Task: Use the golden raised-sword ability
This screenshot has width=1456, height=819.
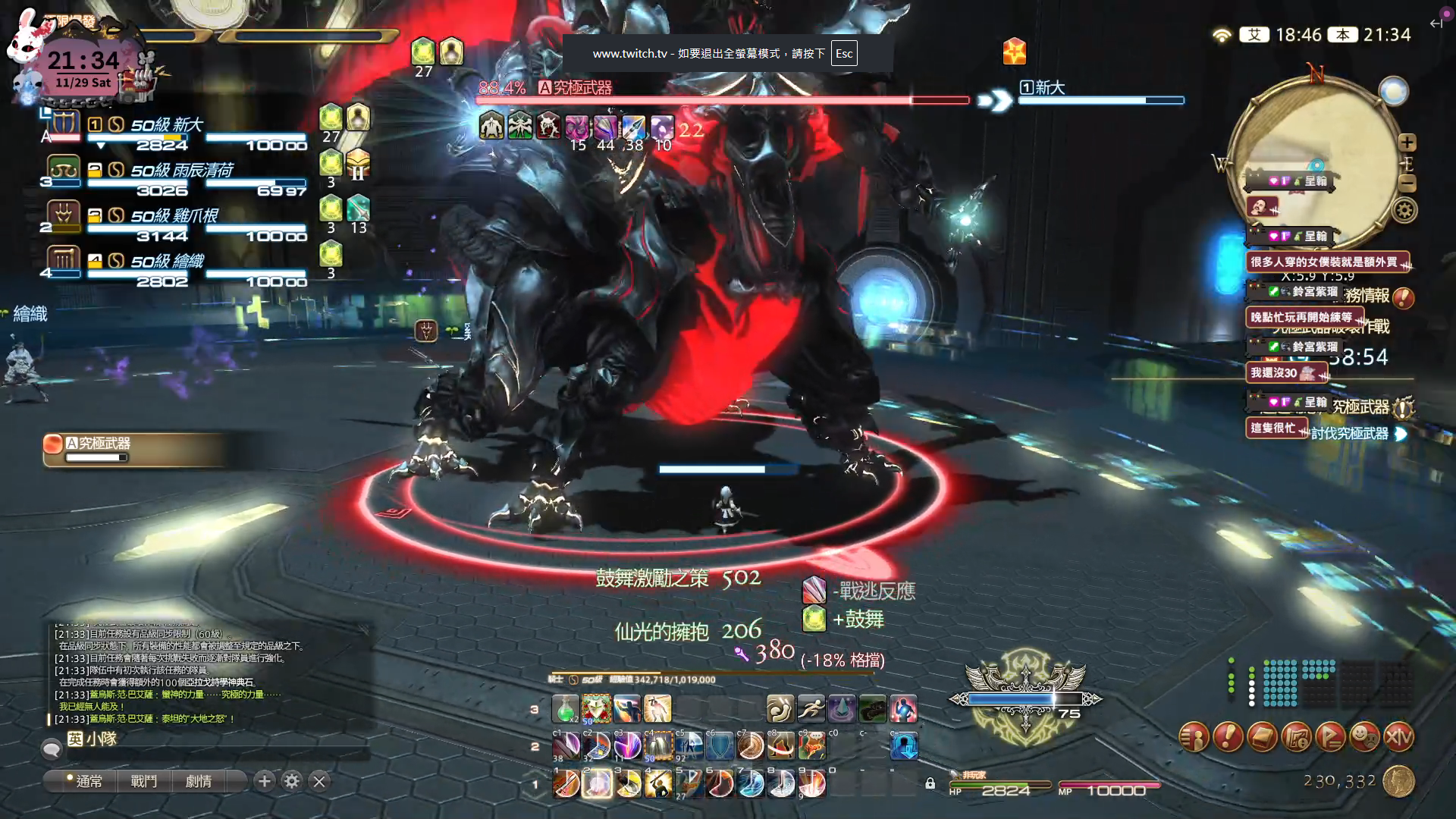Action: coord(658,784)
